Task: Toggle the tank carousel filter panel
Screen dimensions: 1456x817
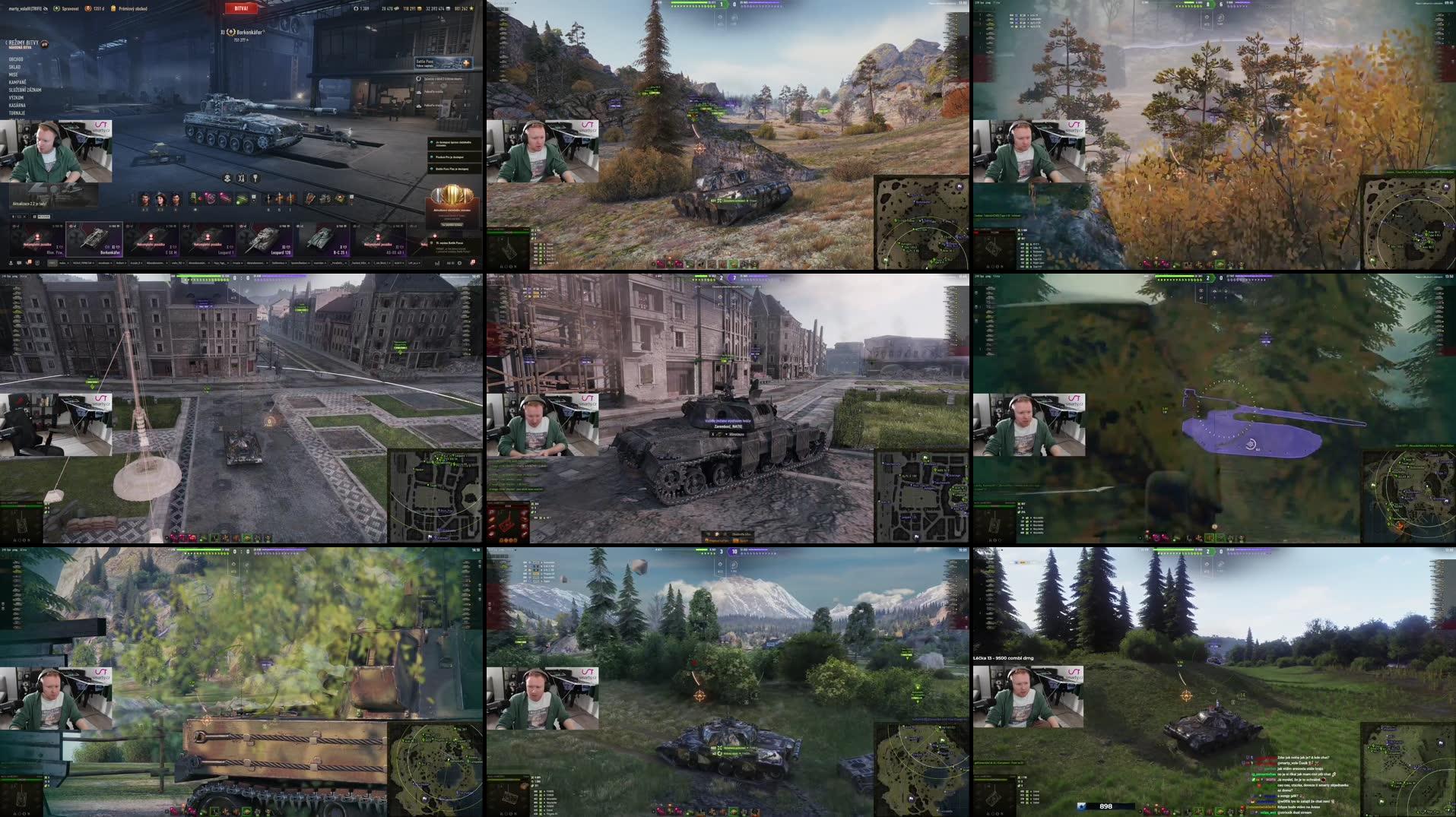Action: [13, 217]
